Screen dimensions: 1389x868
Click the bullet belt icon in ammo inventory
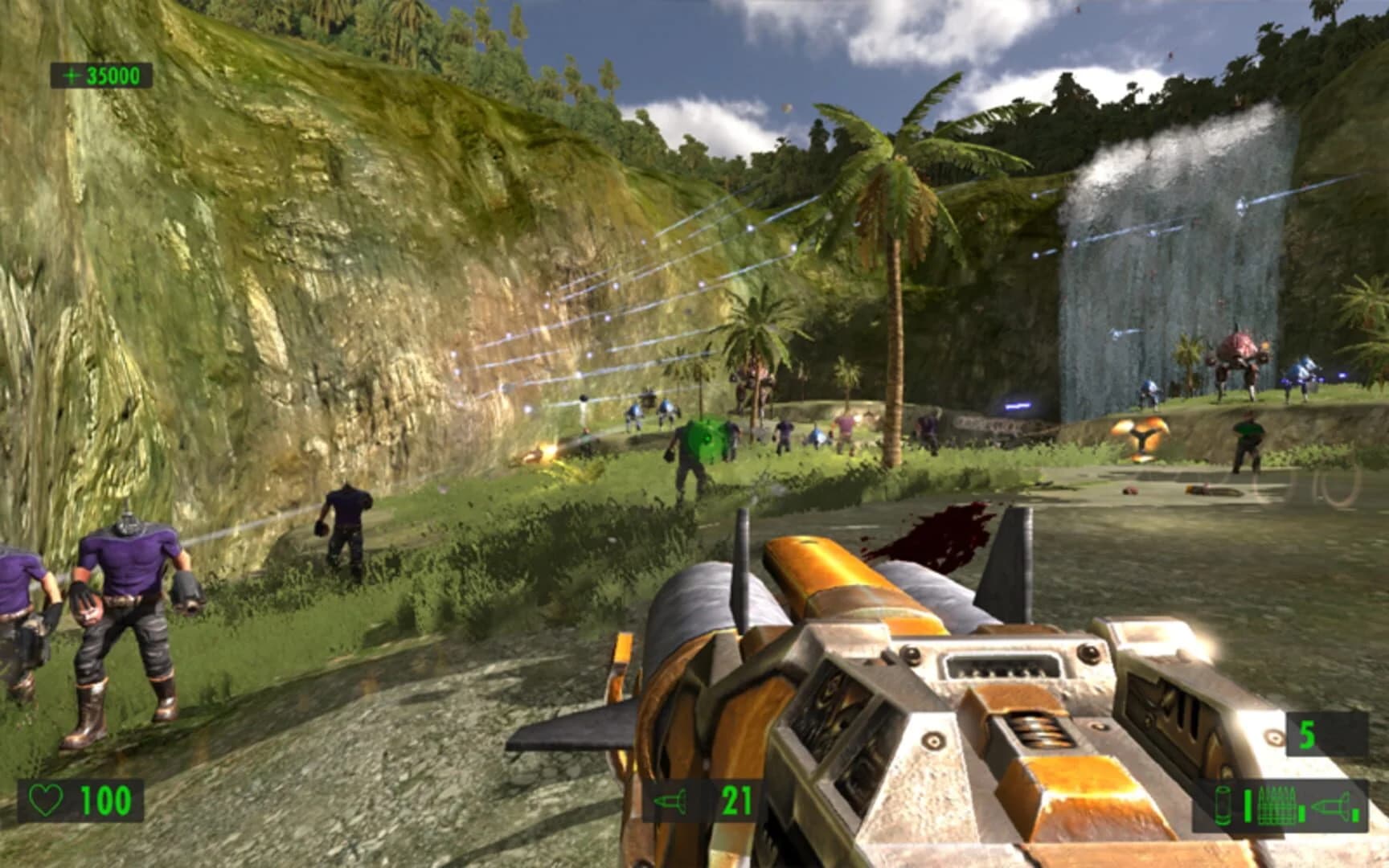[1276, 805]
